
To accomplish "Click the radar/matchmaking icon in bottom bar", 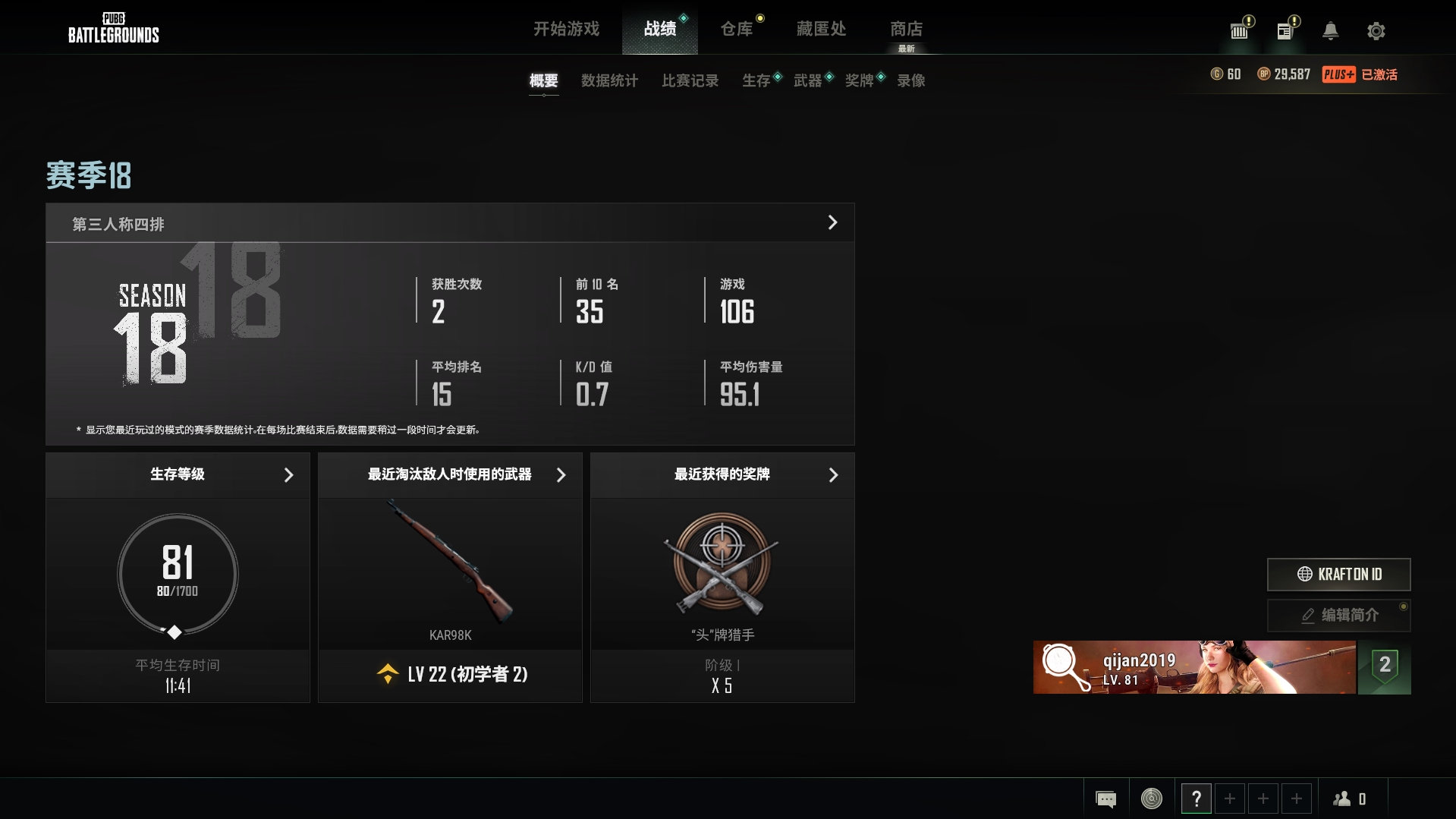I will tap(1152, 798).
